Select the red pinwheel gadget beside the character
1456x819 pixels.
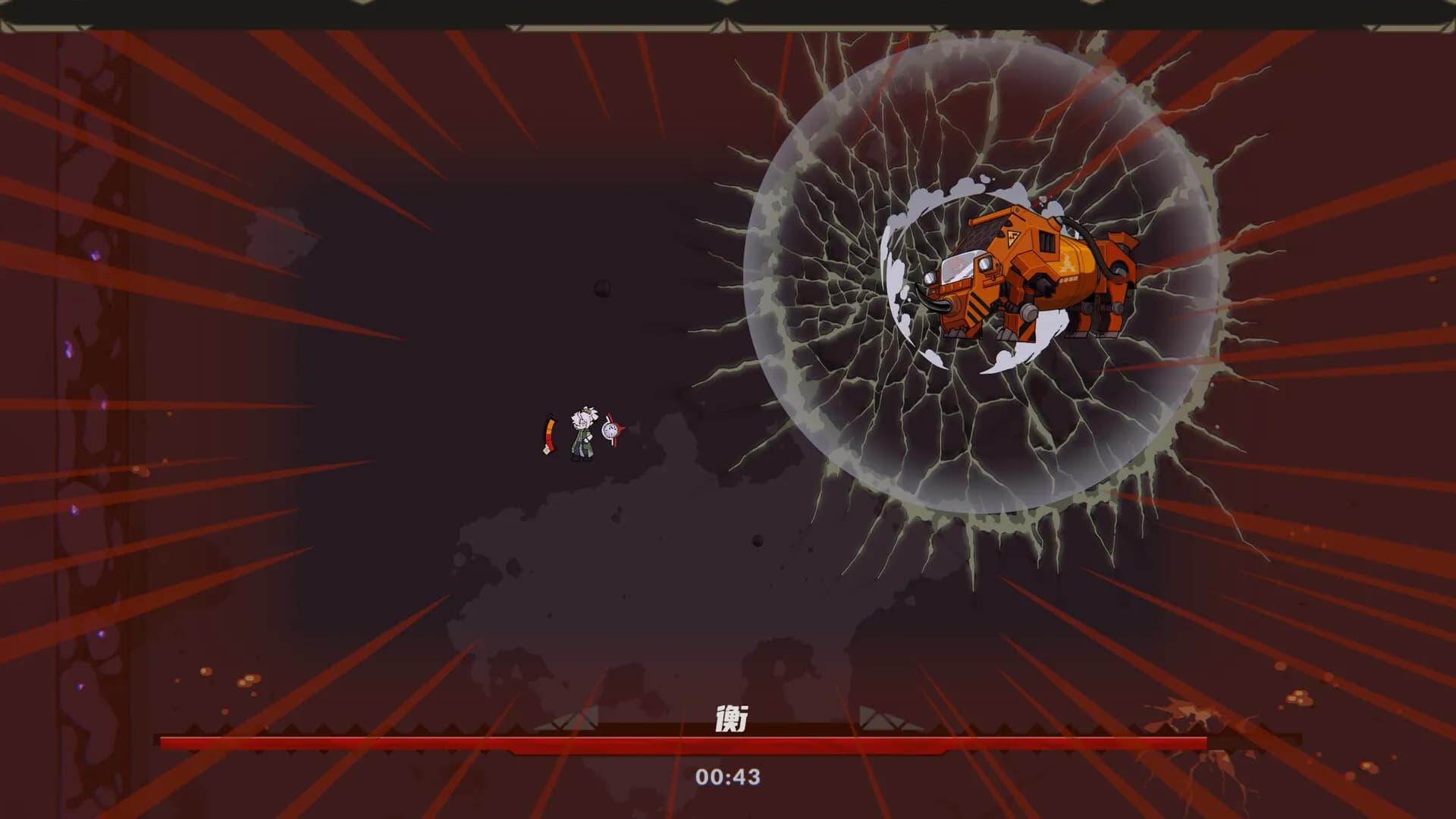[616, 429]
